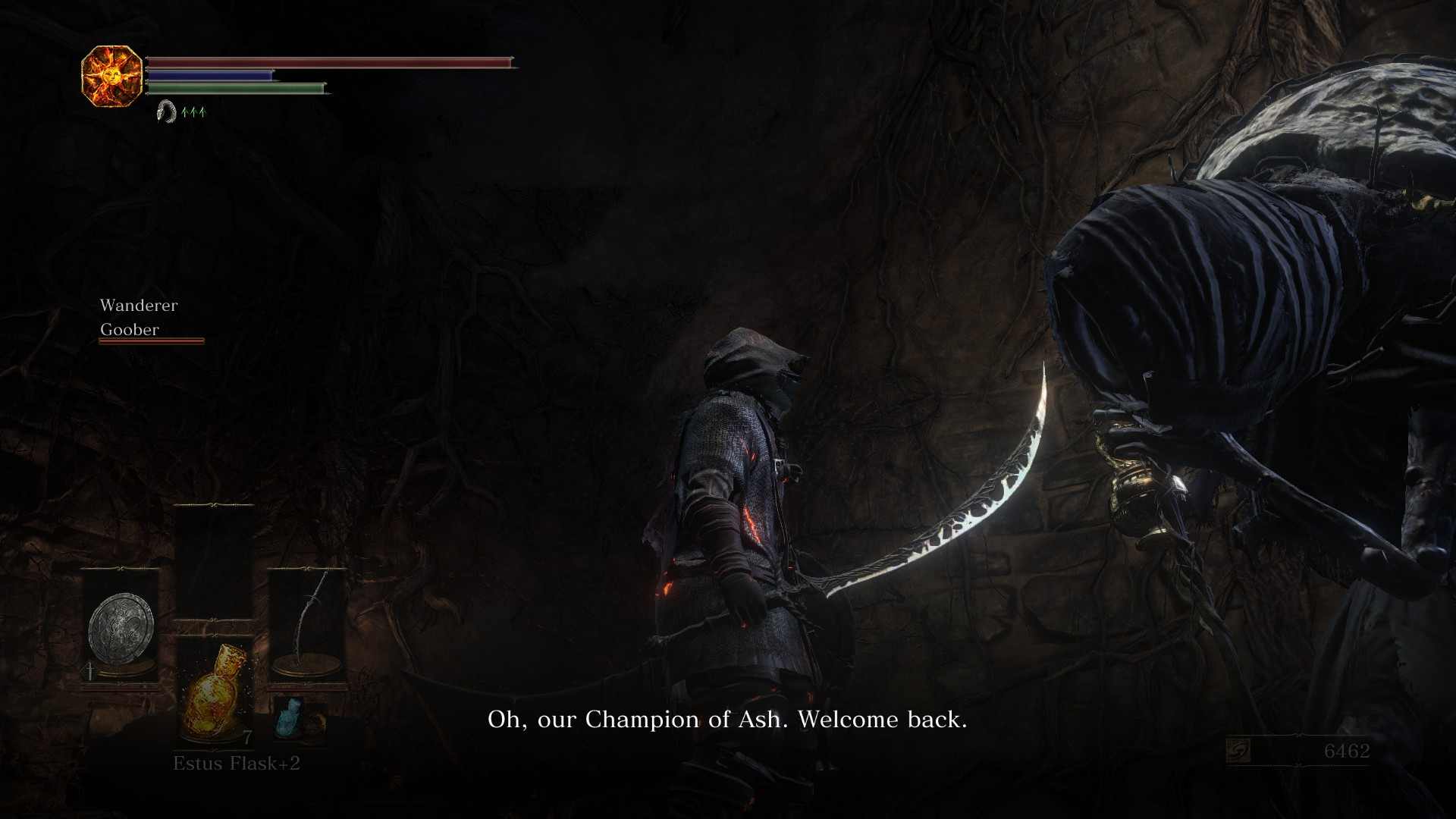Pick the blue Ashen Estus flask icon

[x=290, y=718]
